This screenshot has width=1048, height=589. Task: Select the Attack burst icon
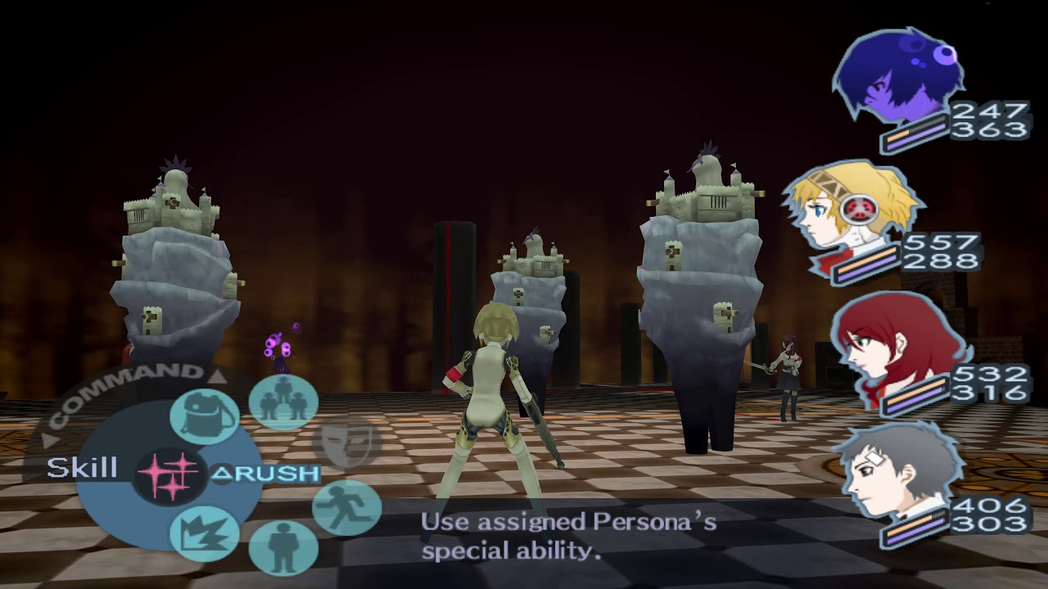tap(205, 533)
